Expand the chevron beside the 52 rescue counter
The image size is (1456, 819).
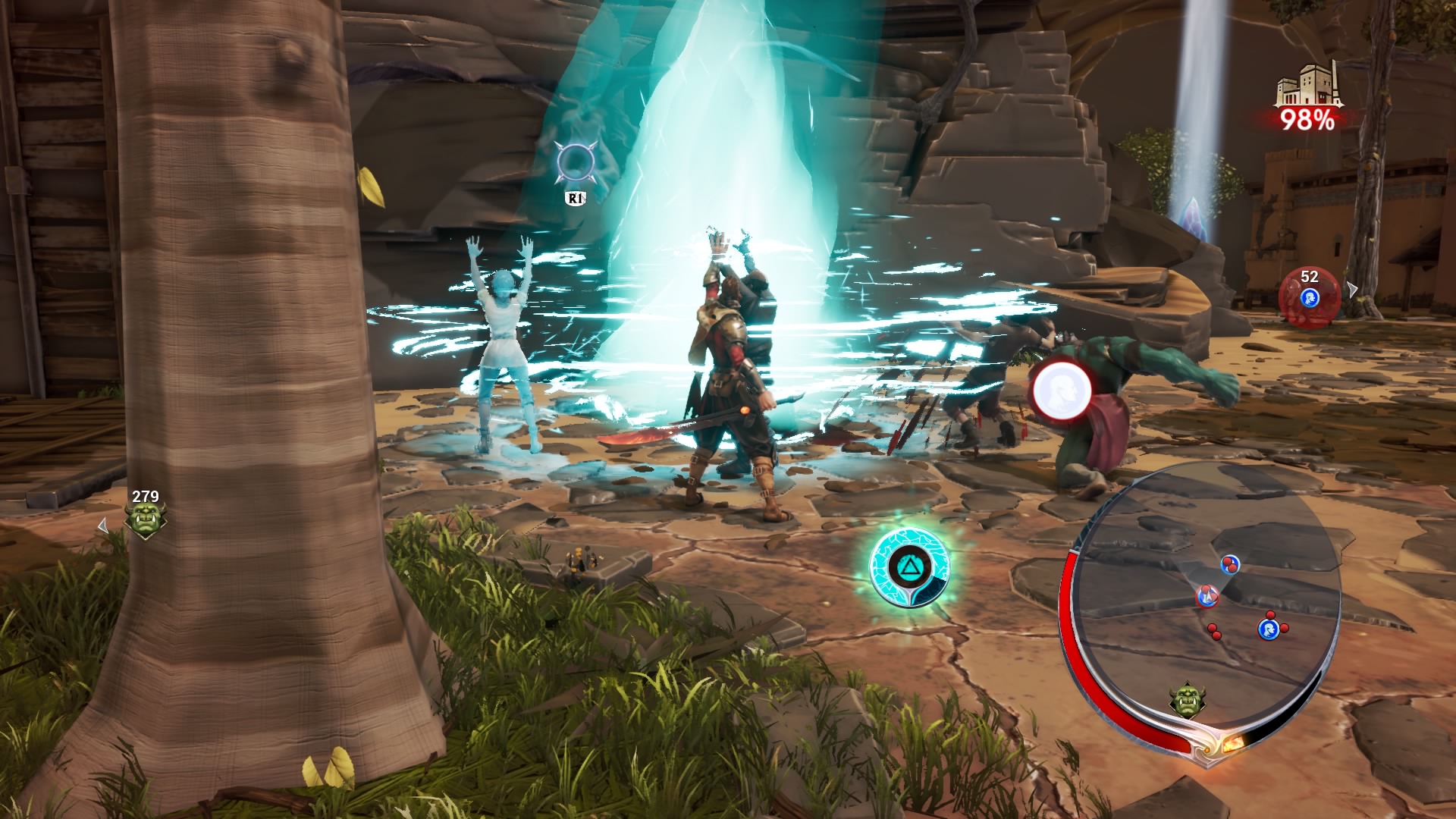pyautogui.click(x=1352, y=289)
